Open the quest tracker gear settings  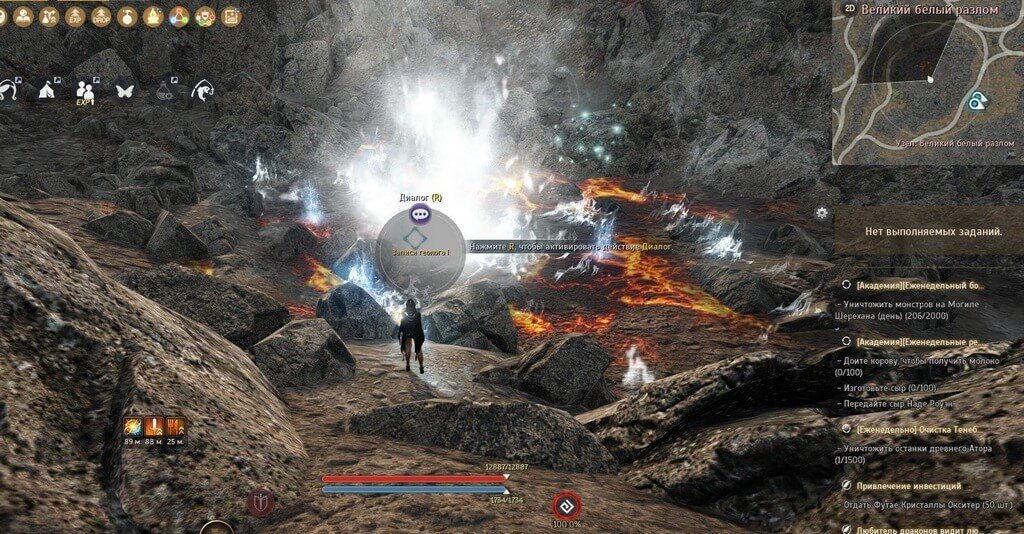(x=822, y=212)
